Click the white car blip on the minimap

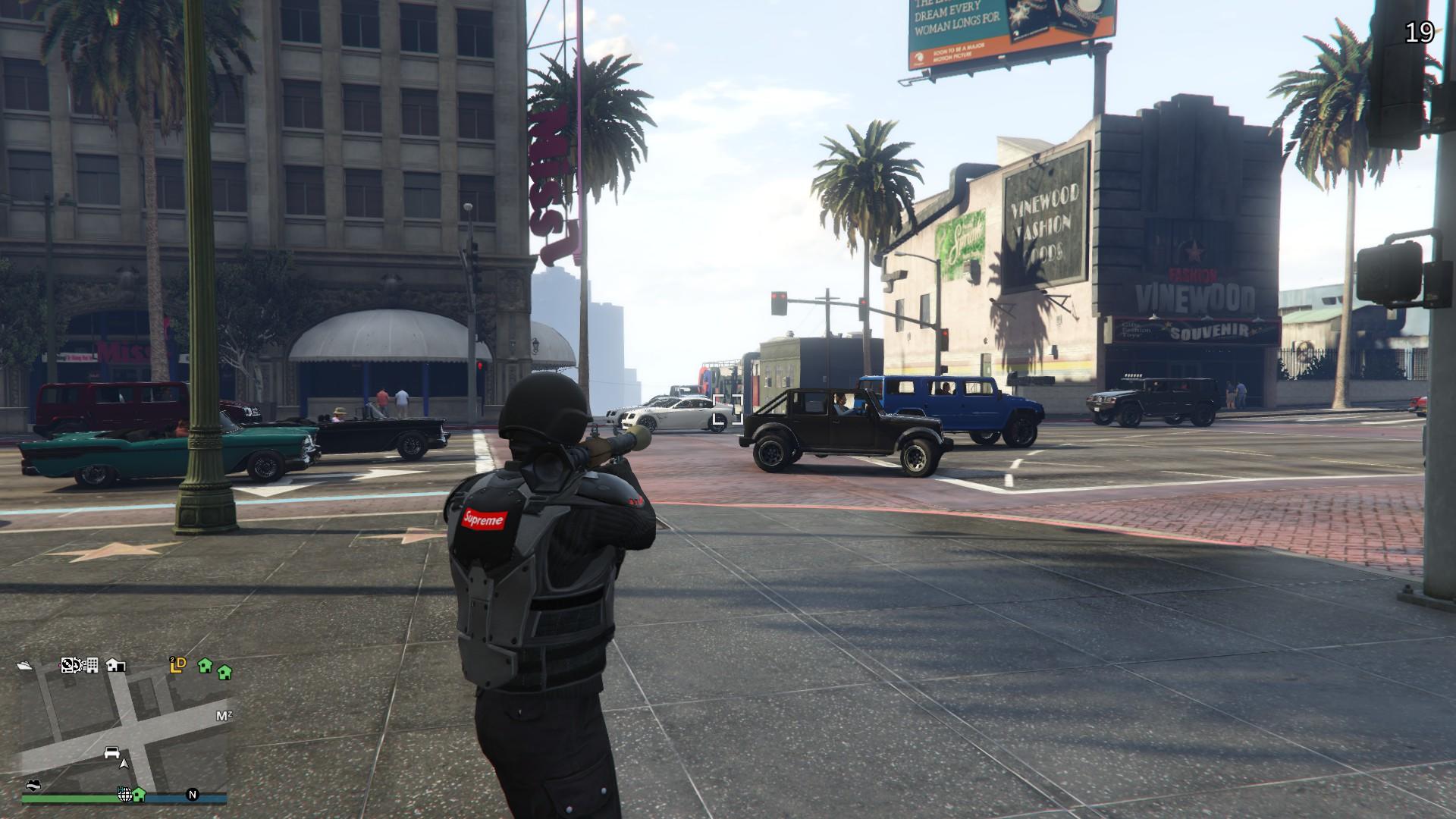[x=111, y=753]
